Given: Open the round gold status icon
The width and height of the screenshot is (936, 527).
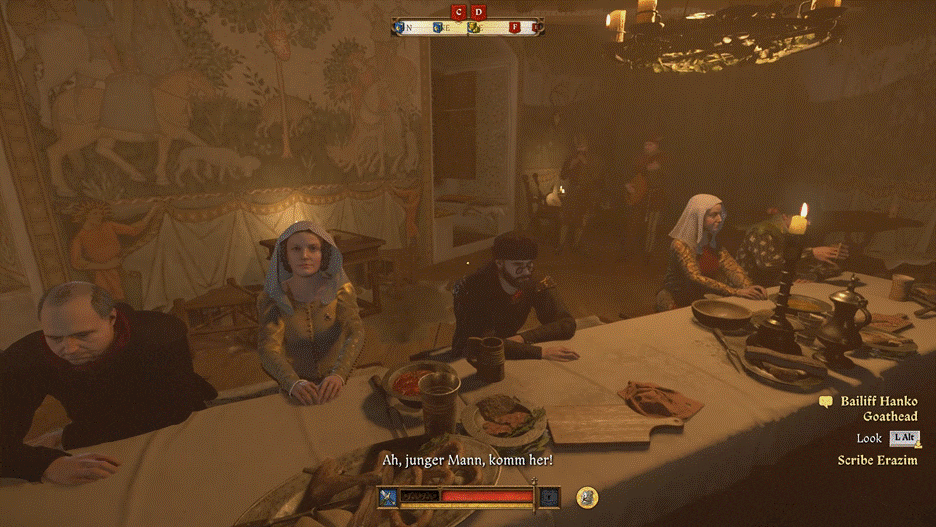Looking at the screenshot, I should [x=588, y=496].
